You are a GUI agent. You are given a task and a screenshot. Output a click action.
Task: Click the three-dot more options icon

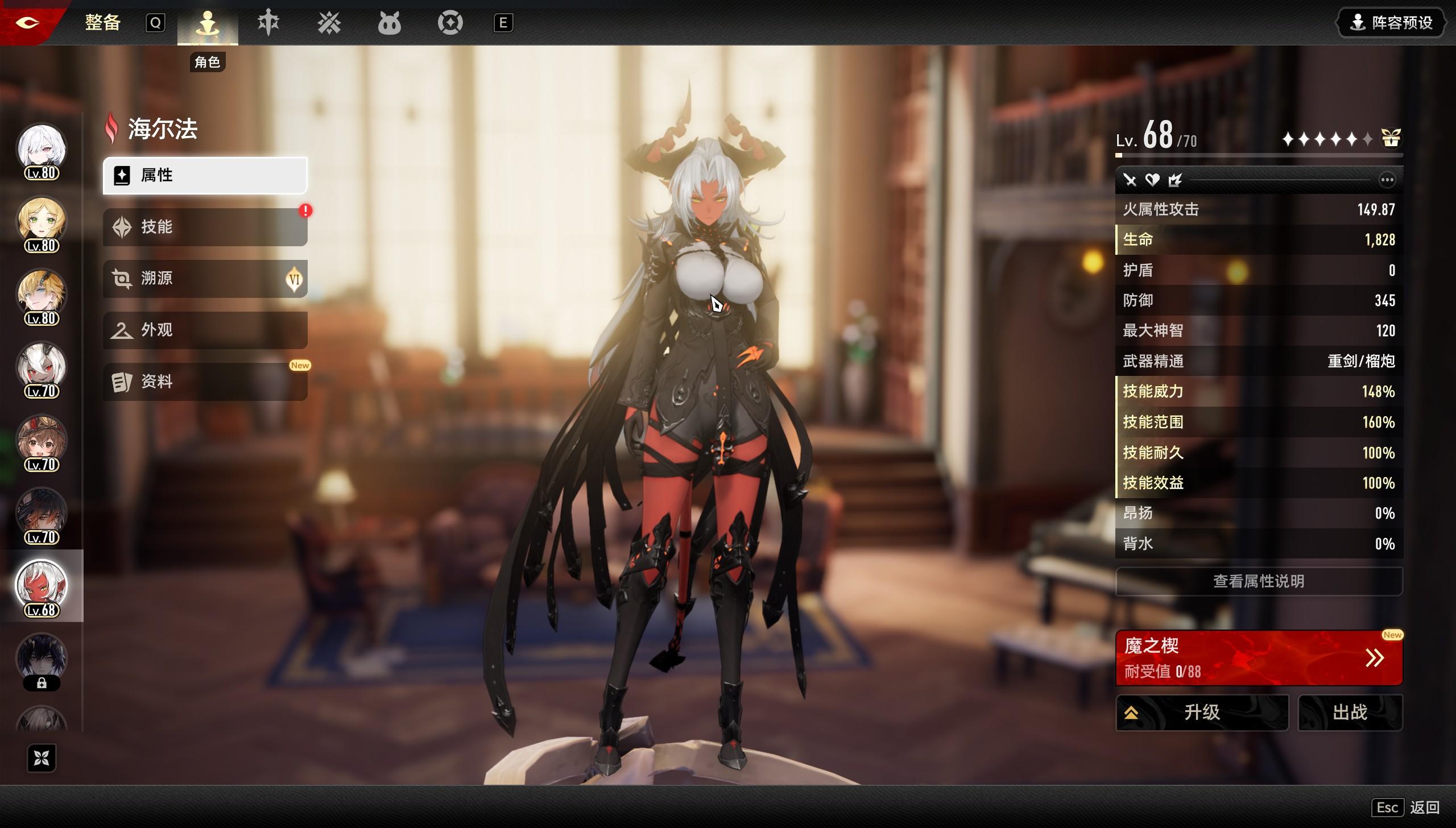tap(1387, 180)
